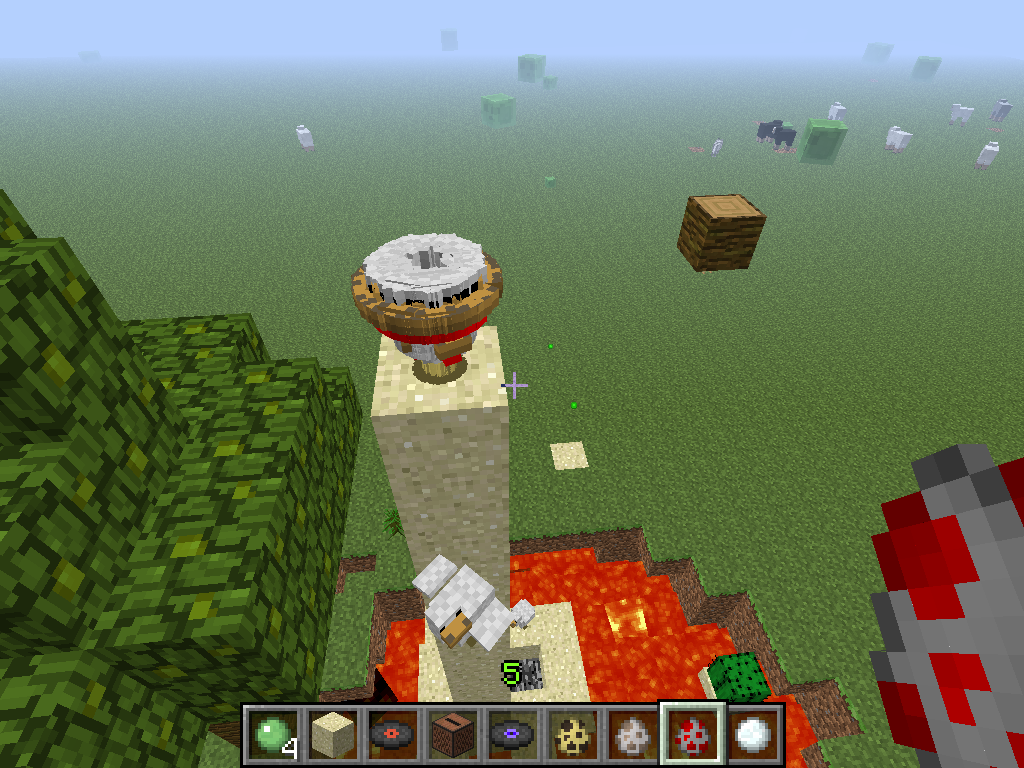Select the yellow spotted spawn egg slot
Screen dimensions: 1024x768
[571, 735]
